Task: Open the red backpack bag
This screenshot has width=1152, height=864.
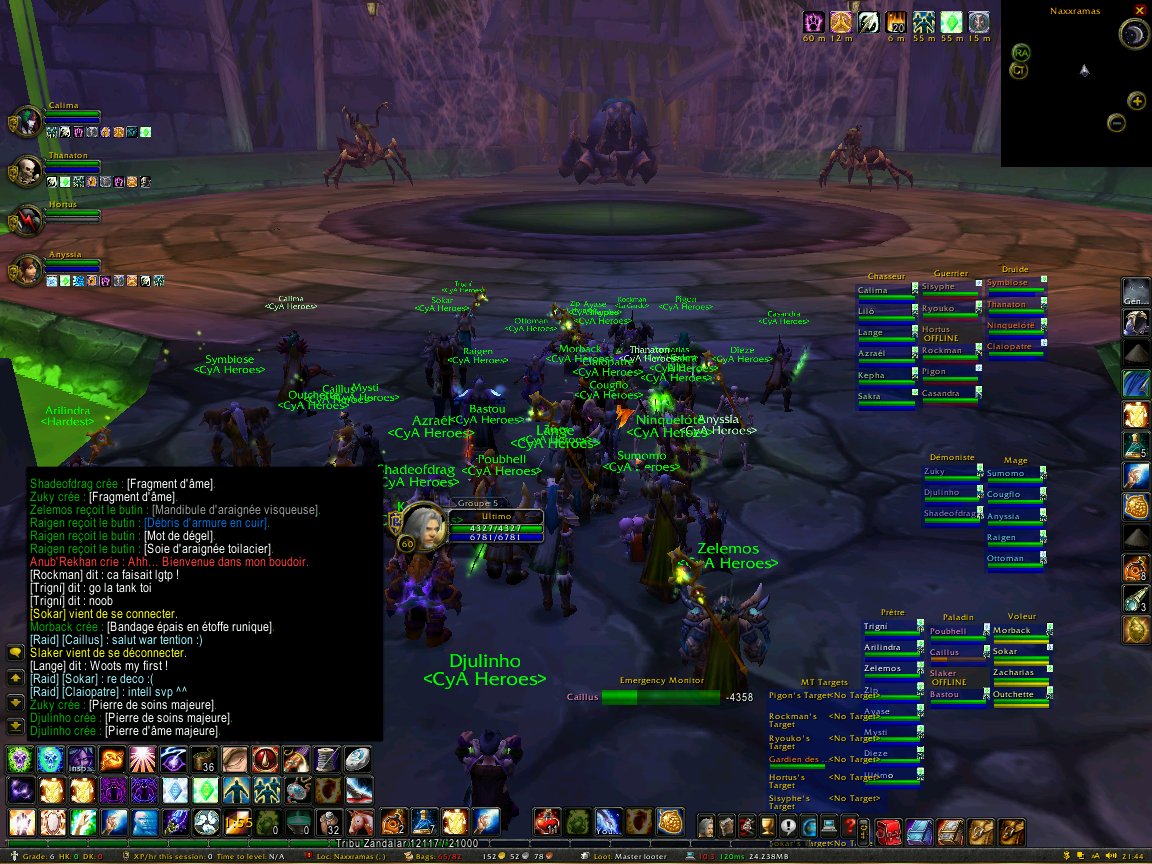Action: pyautogui.click(x=890, y=828)
